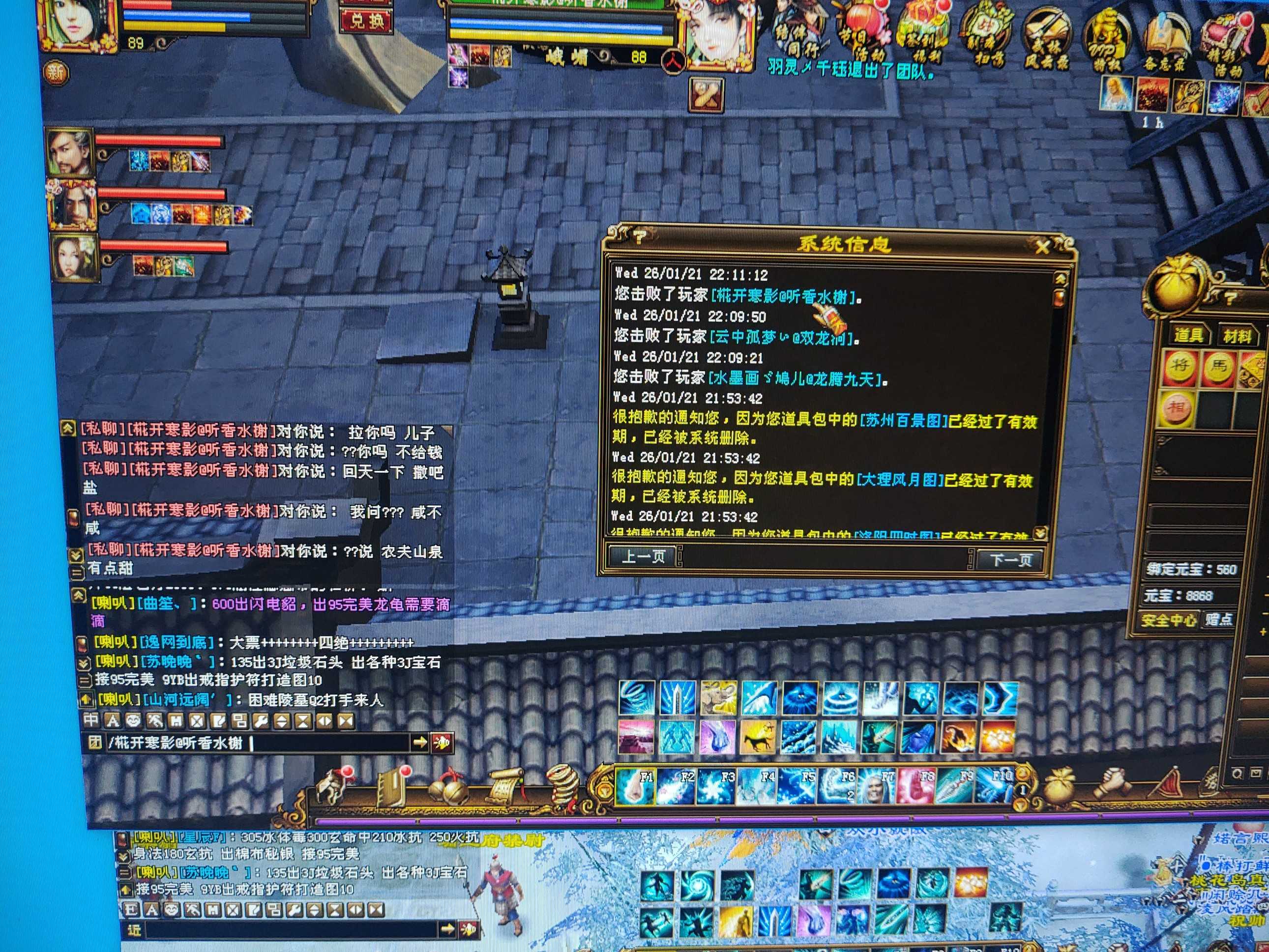
Task: Select the 相 chess piece item
Action: (1177, 408)
